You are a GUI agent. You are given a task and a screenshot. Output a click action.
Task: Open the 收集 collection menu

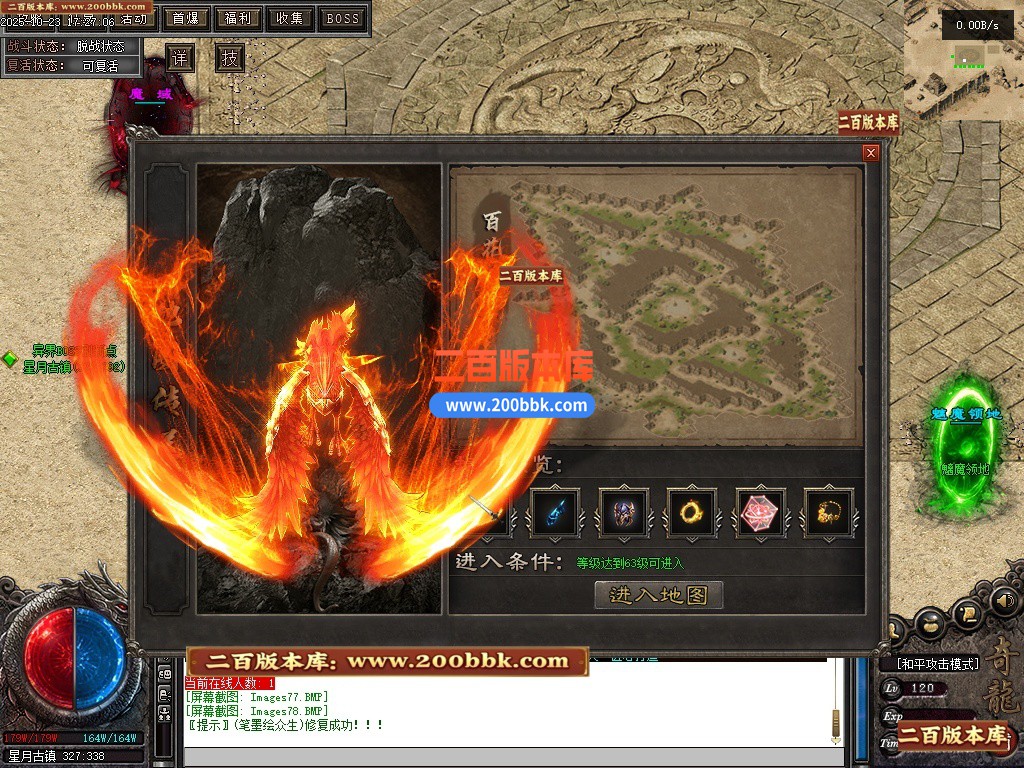pyautogui.click(x=290, y=18)
